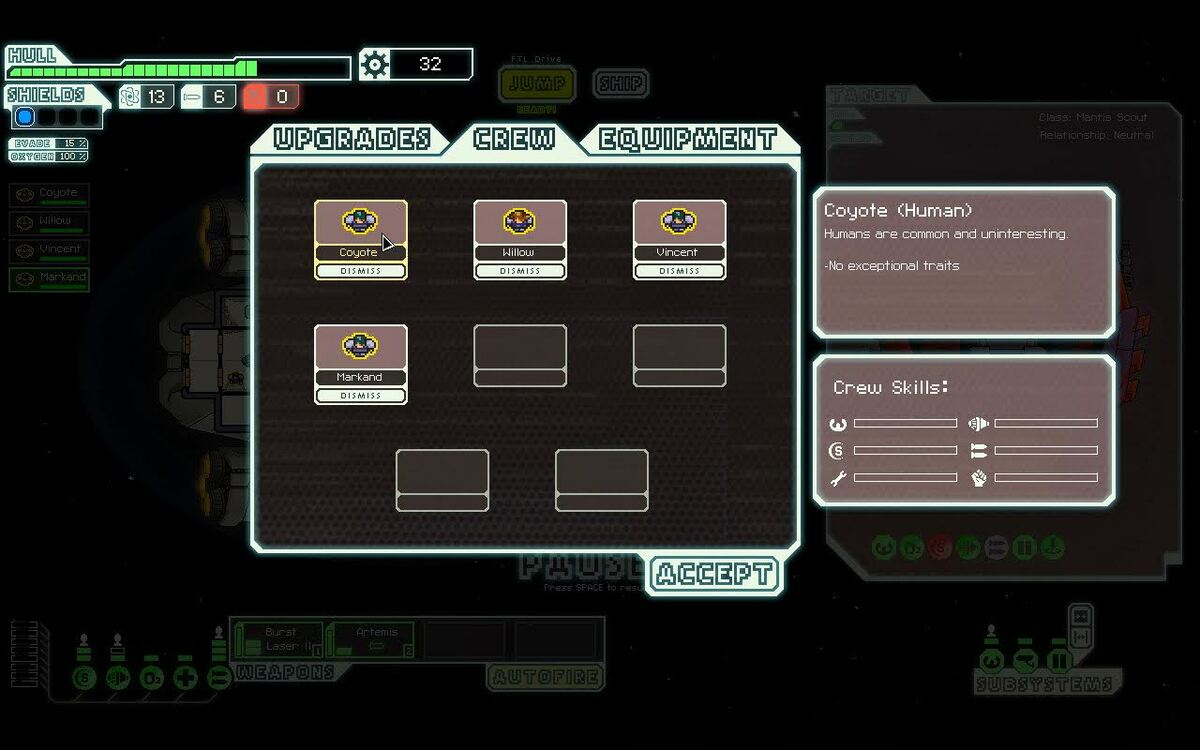Screen dimensions: 1200x750
Task: Select Coyote in the crew list sidebar
Action: [x=50, y=194]
